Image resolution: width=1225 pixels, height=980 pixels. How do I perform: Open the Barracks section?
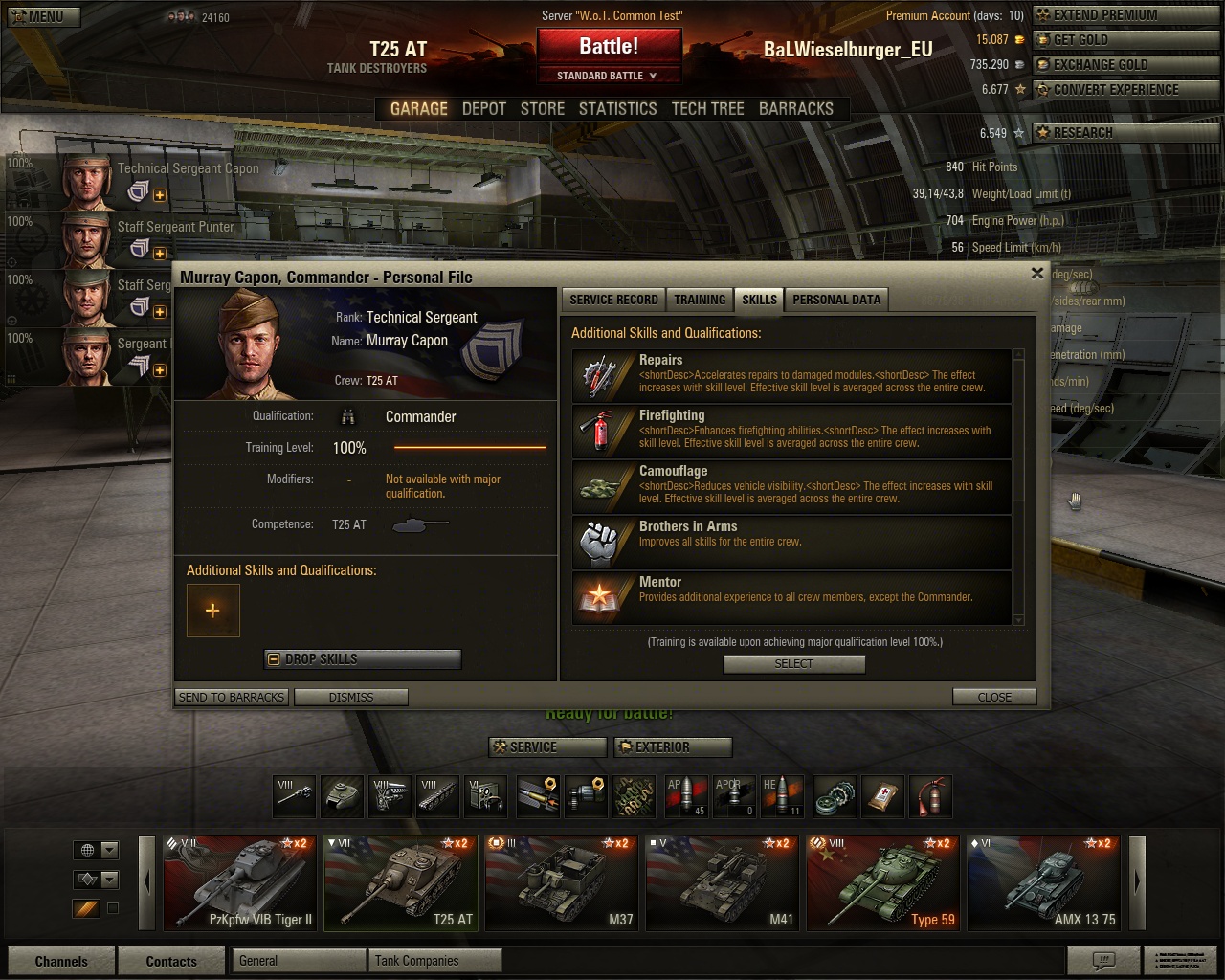tap(795, 109)
